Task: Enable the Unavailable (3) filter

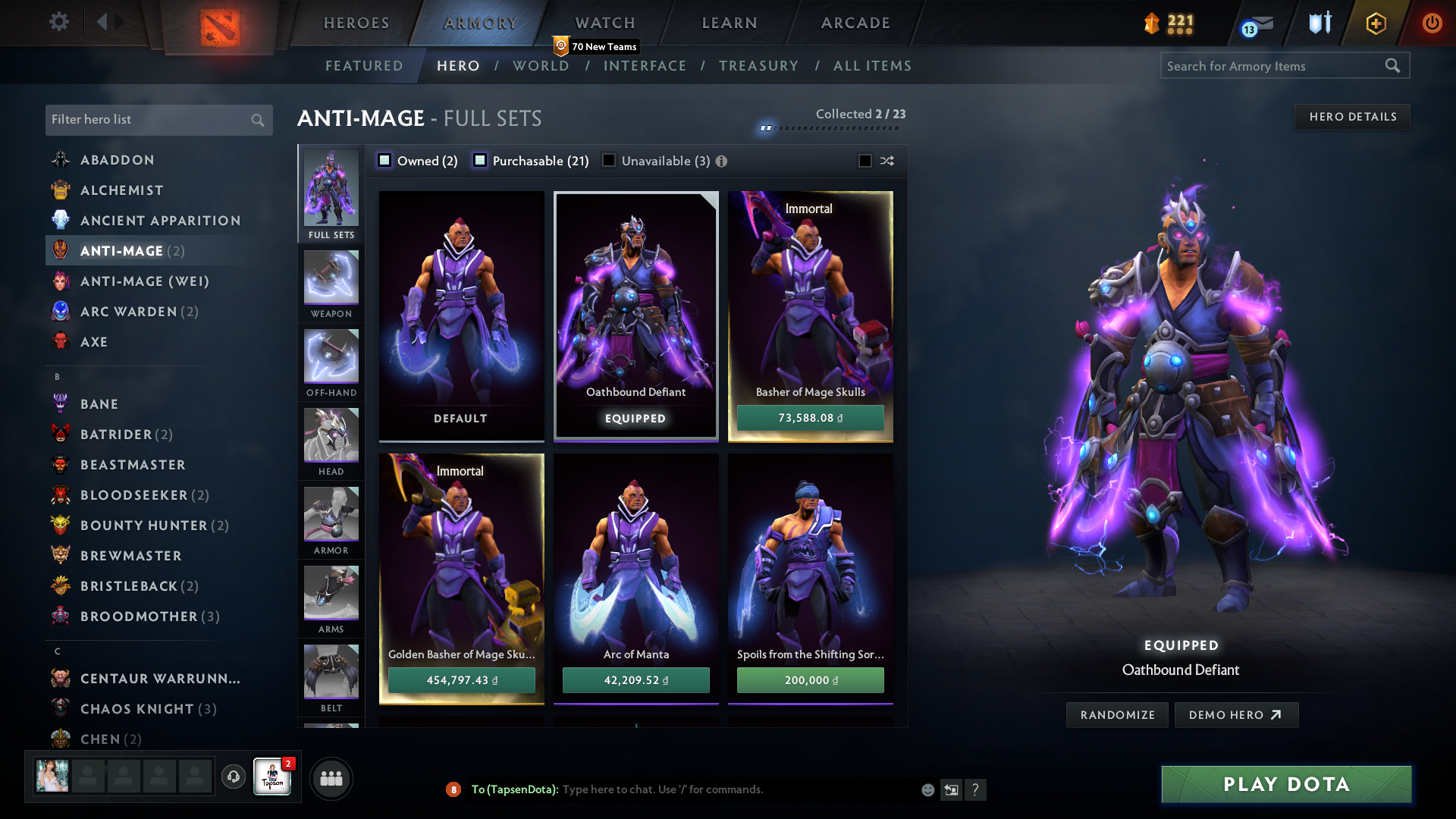Action: click(609, 161)
